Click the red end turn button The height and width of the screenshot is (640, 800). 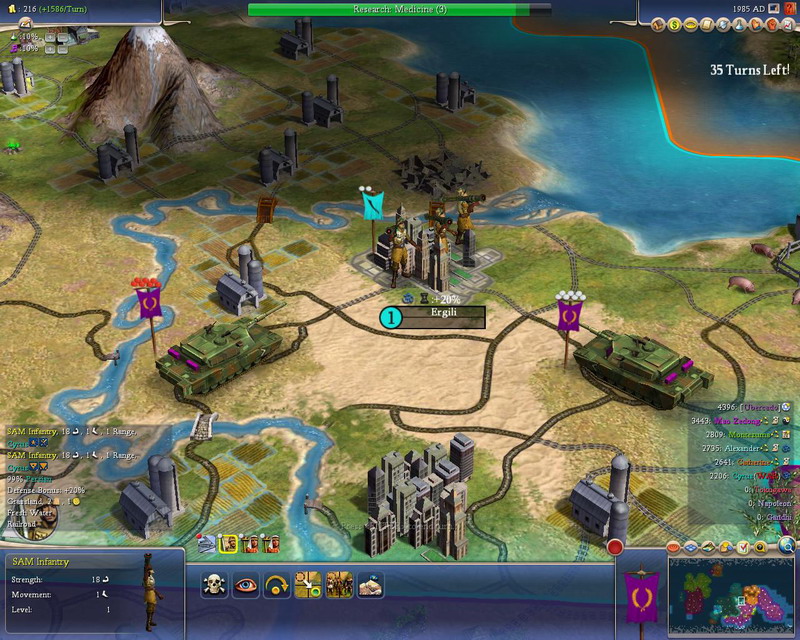pos(615,548)
